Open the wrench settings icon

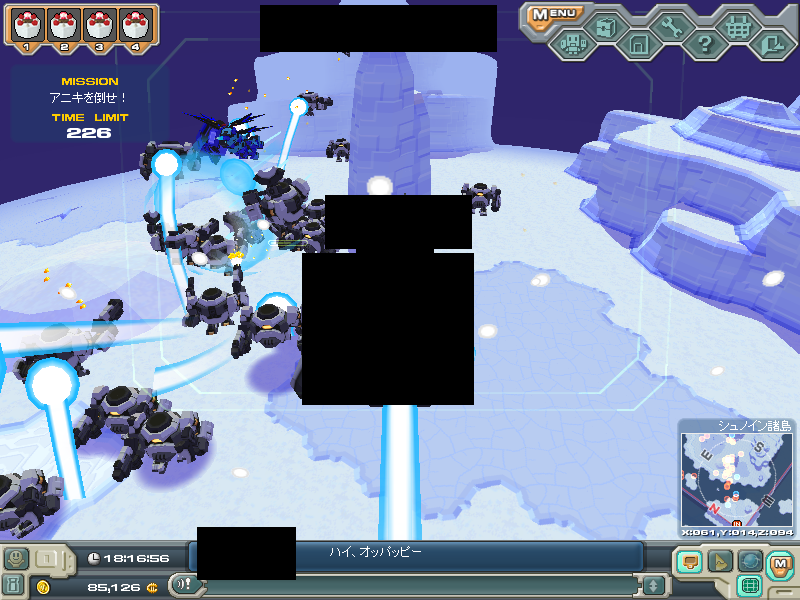(x=671, y=28)
